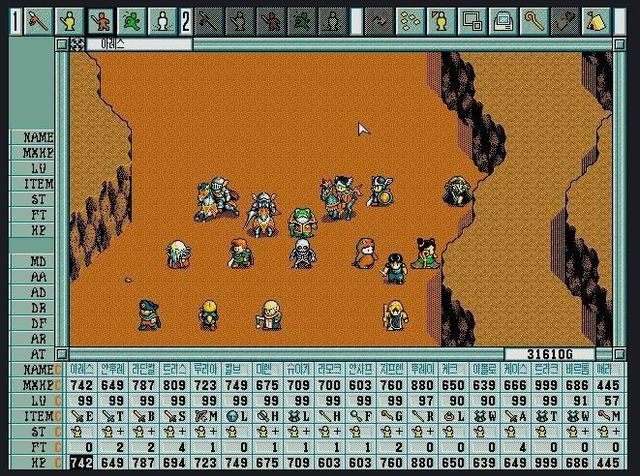The width and height of the screenshot is (640, 476).
Task: Click the small move-window control above the map
Action: pos(77,43)
